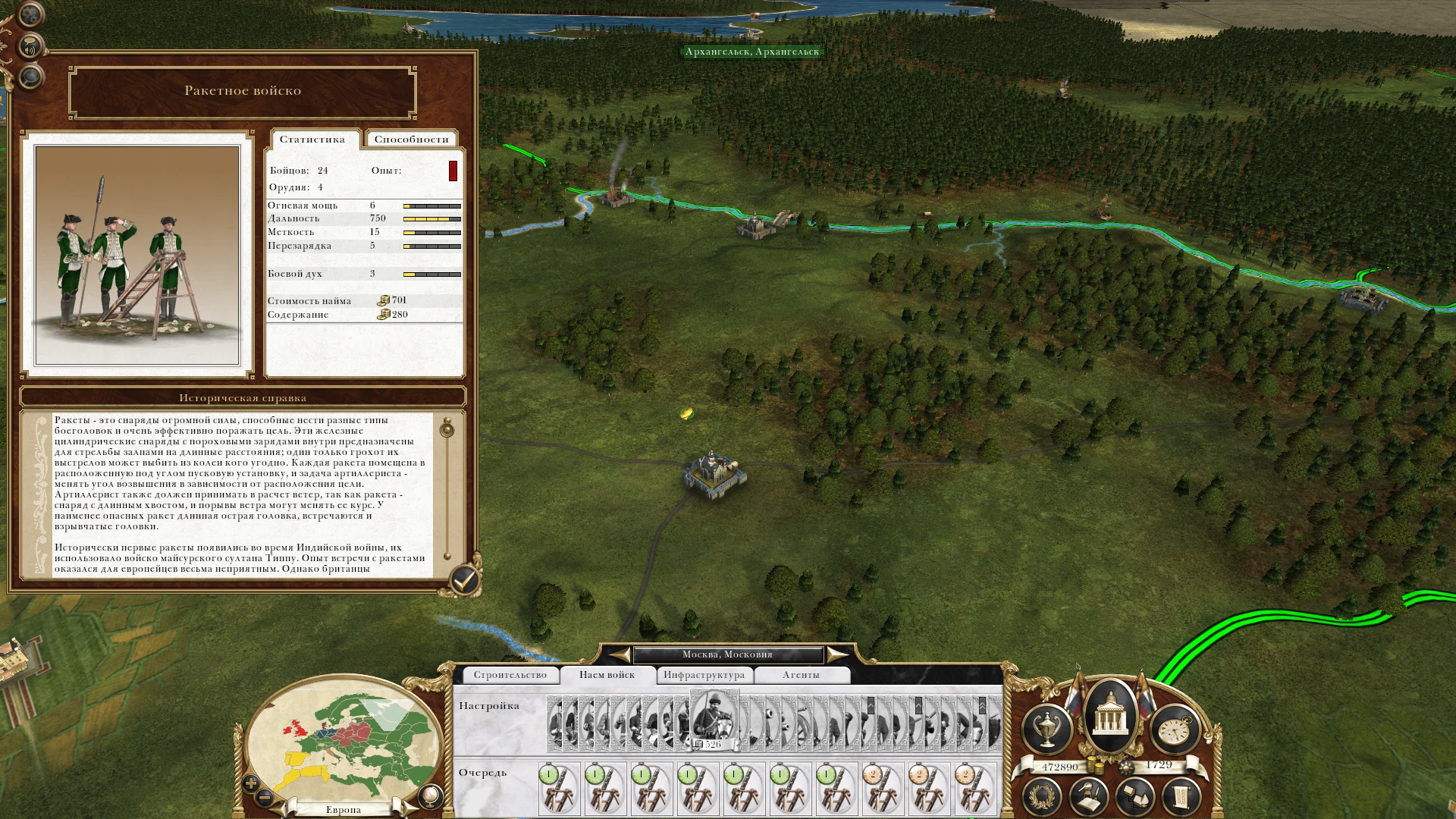Select the Строительство tab

point(513,674)
